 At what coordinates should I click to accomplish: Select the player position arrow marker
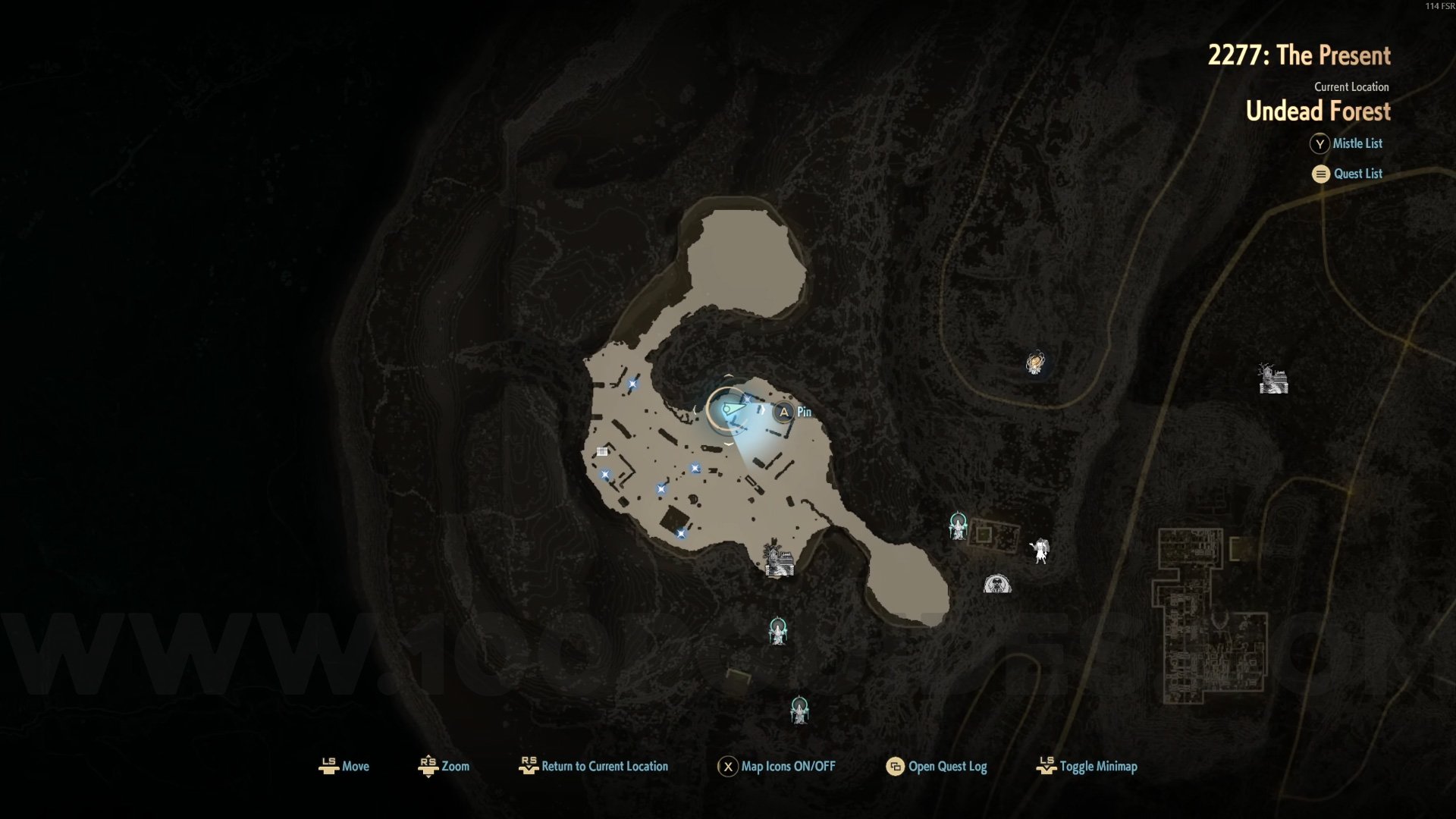click(x=730, y=410)
